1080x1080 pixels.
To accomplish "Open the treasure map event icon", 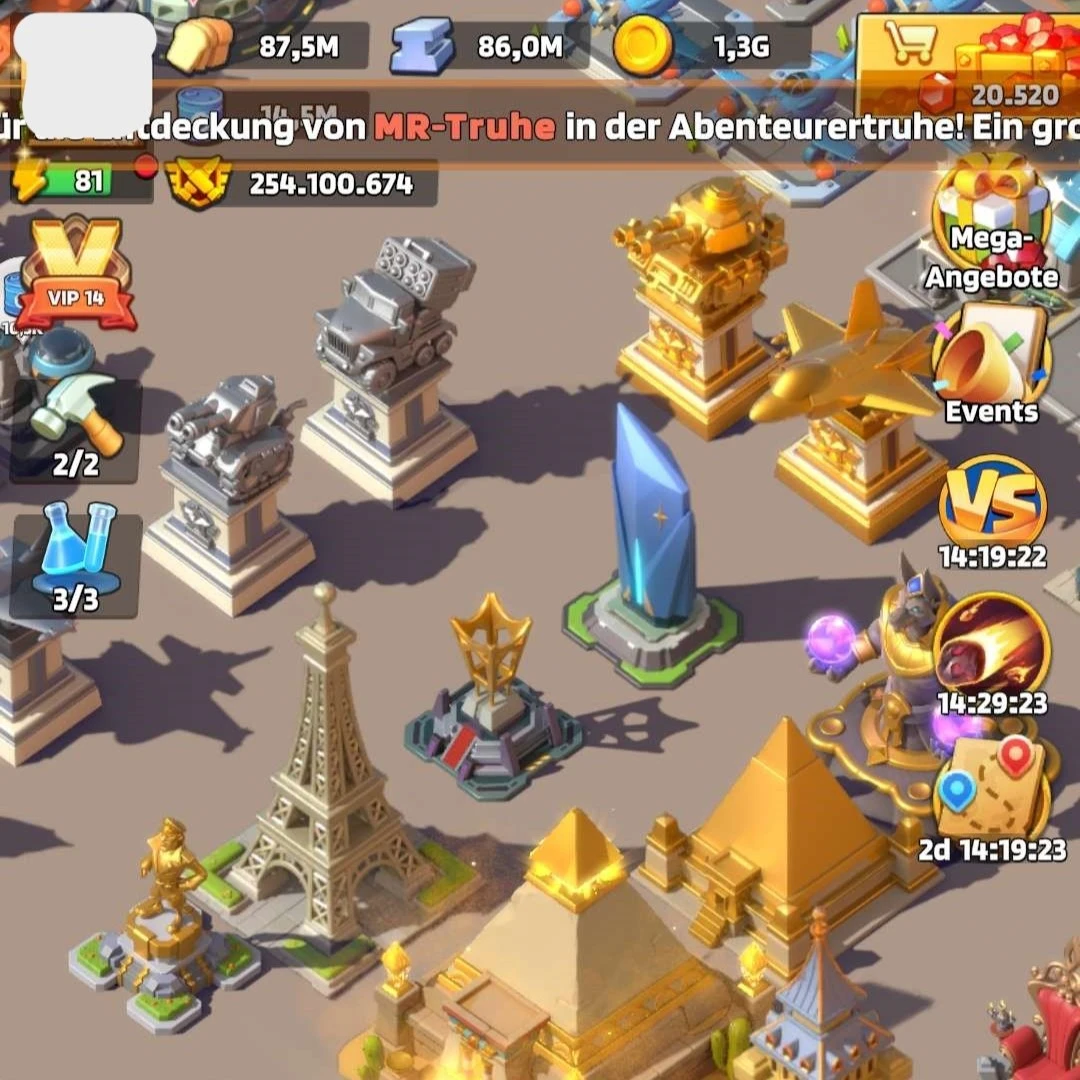I will click(991, 787).
